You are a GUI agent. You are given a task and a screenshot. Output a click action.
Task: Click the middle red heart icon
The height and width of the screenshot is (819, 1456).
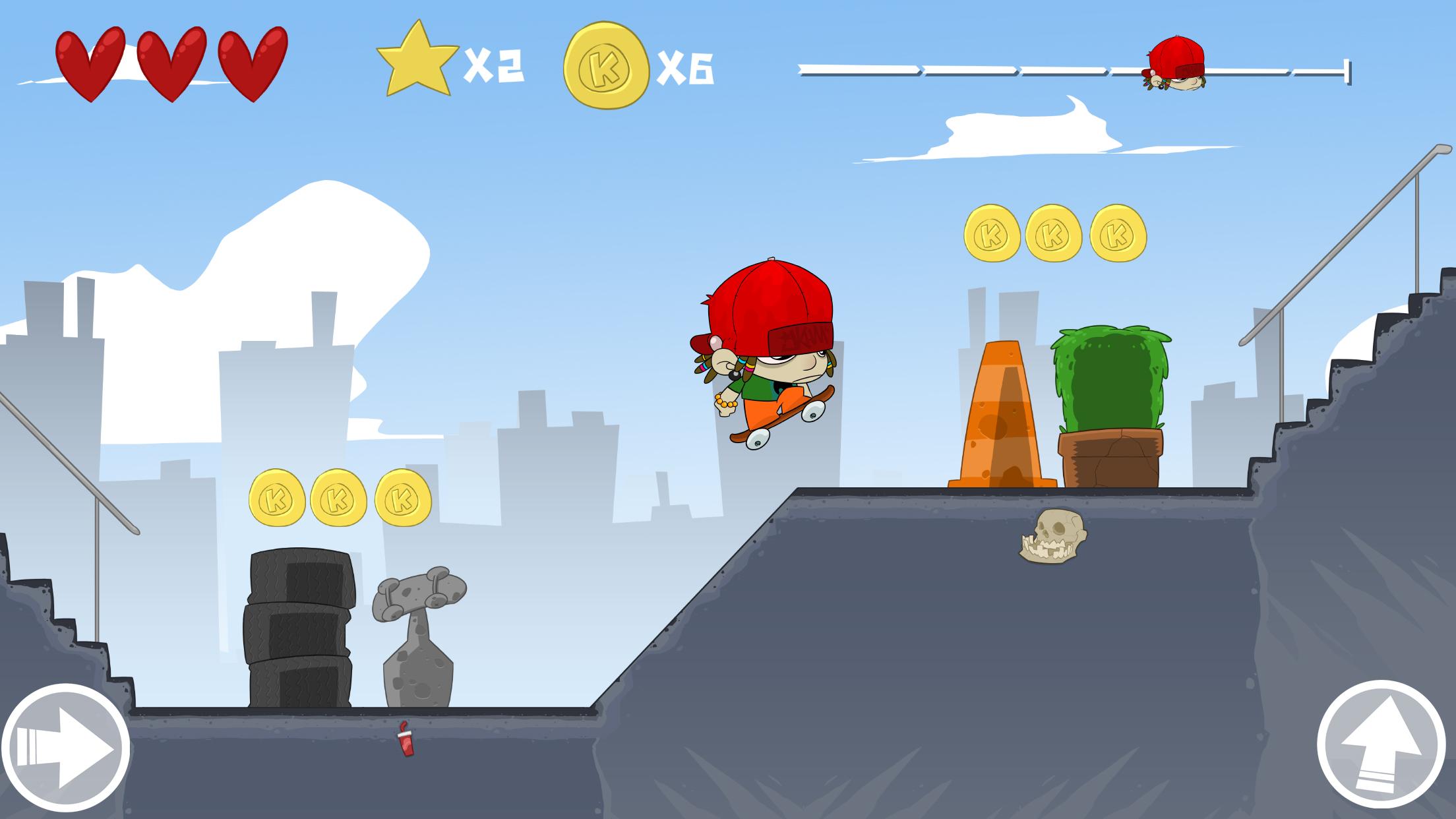coord(173,63)
